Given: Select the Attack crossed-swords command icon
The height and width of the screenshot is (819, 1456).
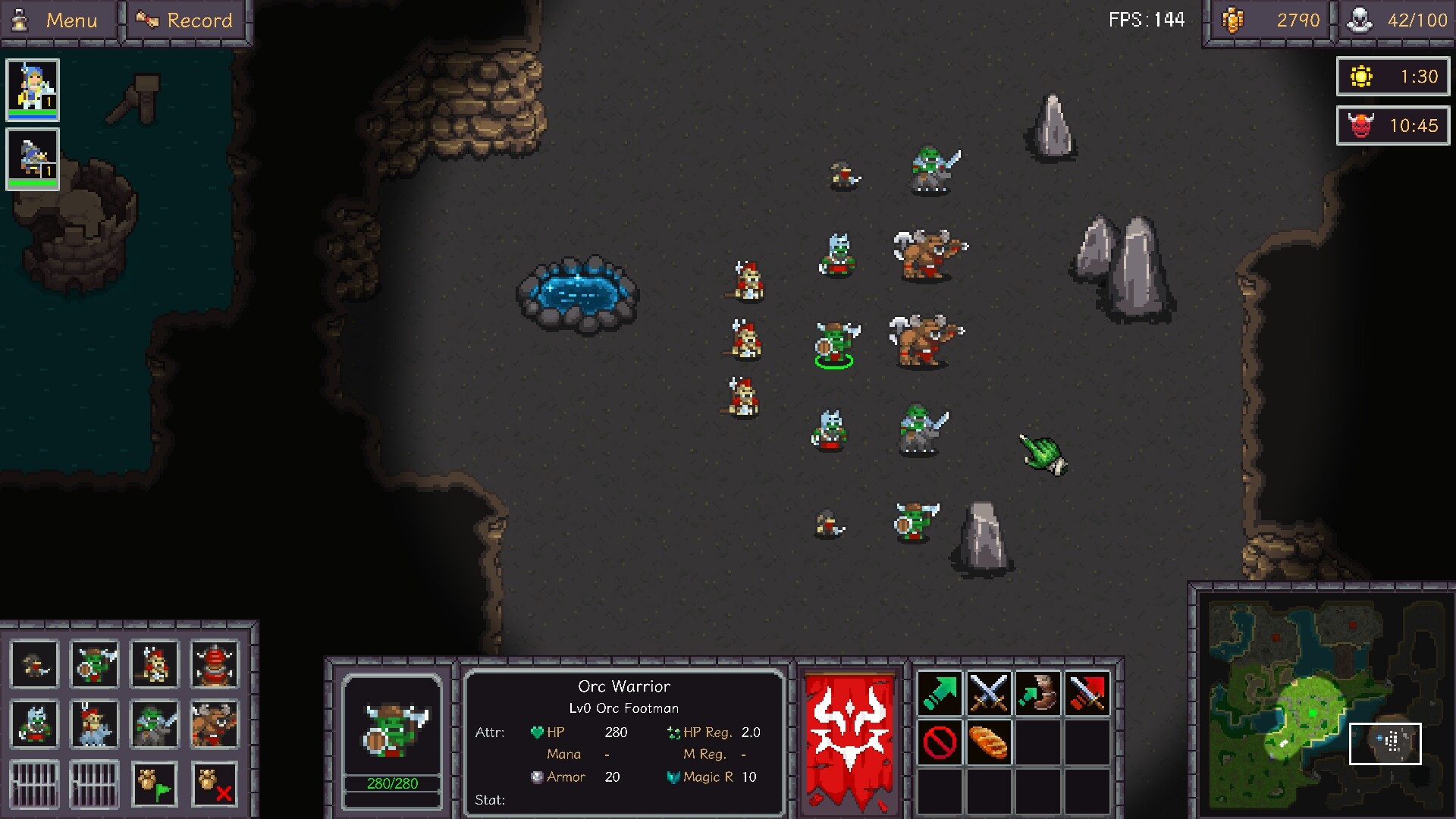Looking at the screenshot, I should pyautogui.click(x=990, y=691).
